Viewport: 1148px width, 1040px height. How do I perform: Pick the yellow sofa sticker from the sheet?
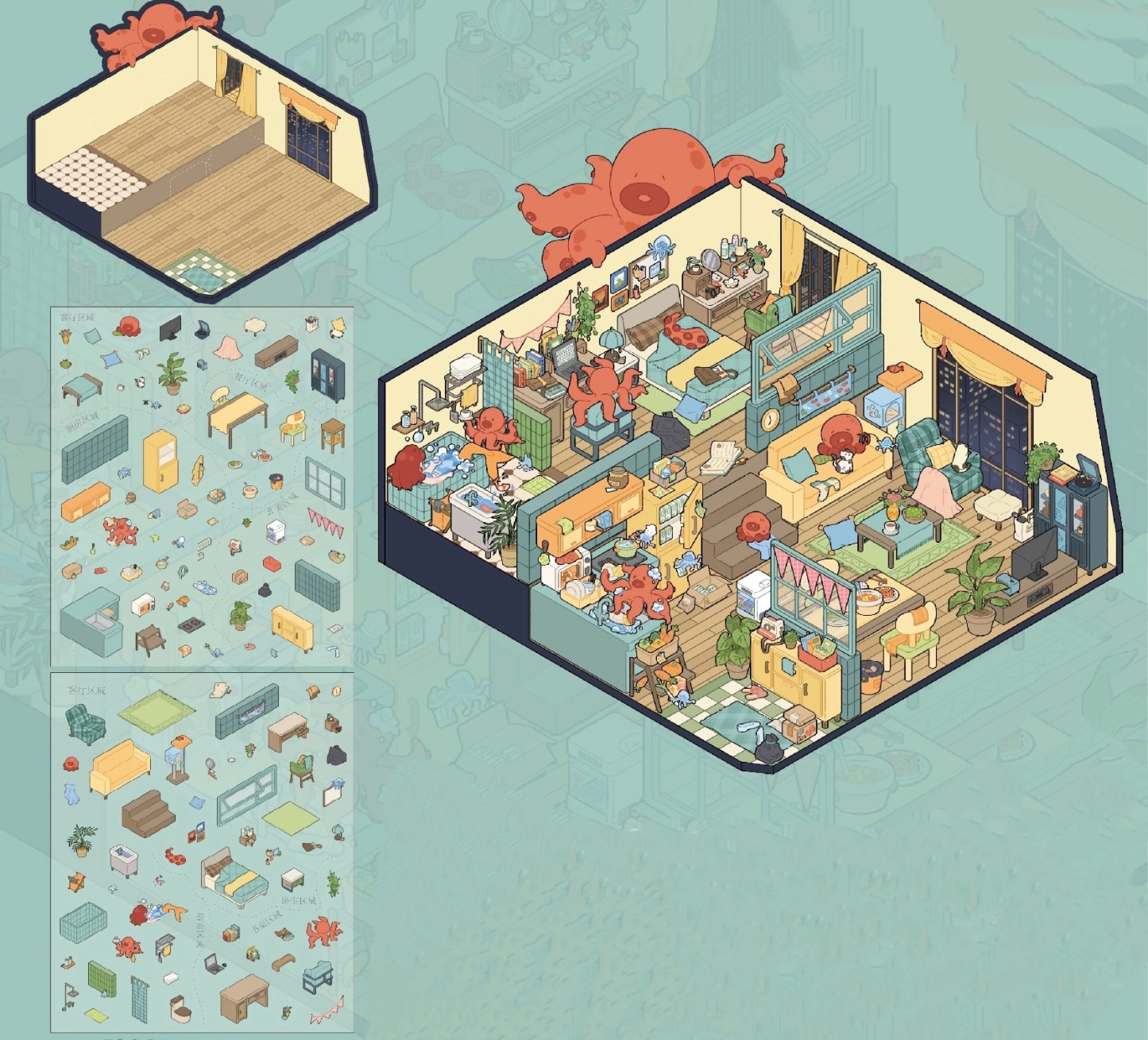(119, 767)
